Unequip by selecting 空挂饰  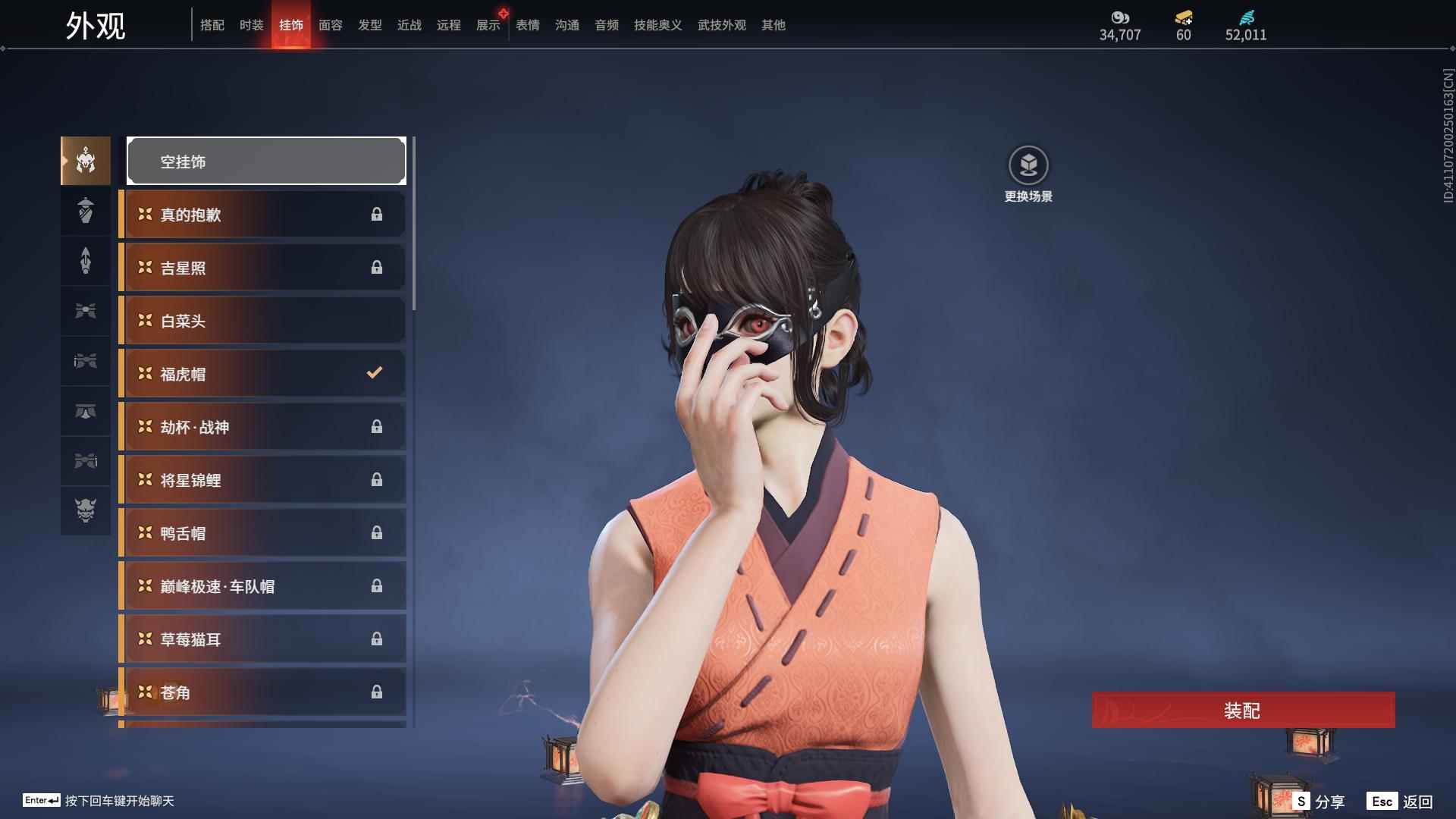[x=265, y=160]
